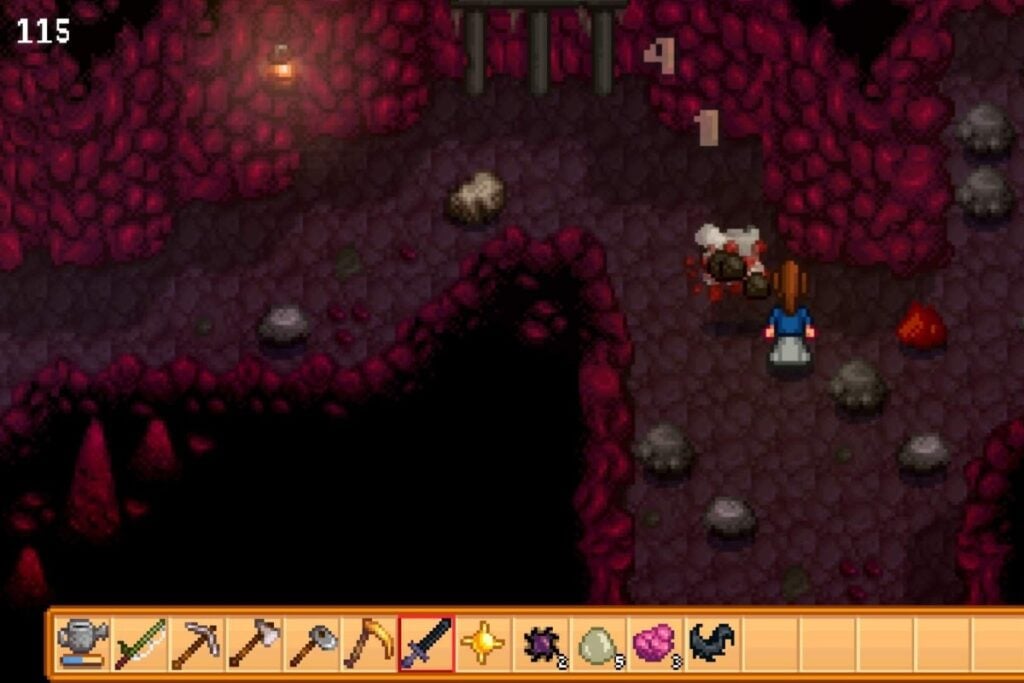
Task: Pick the golden scythe slot
Action: pyautogui.click(x=368, y=643)
